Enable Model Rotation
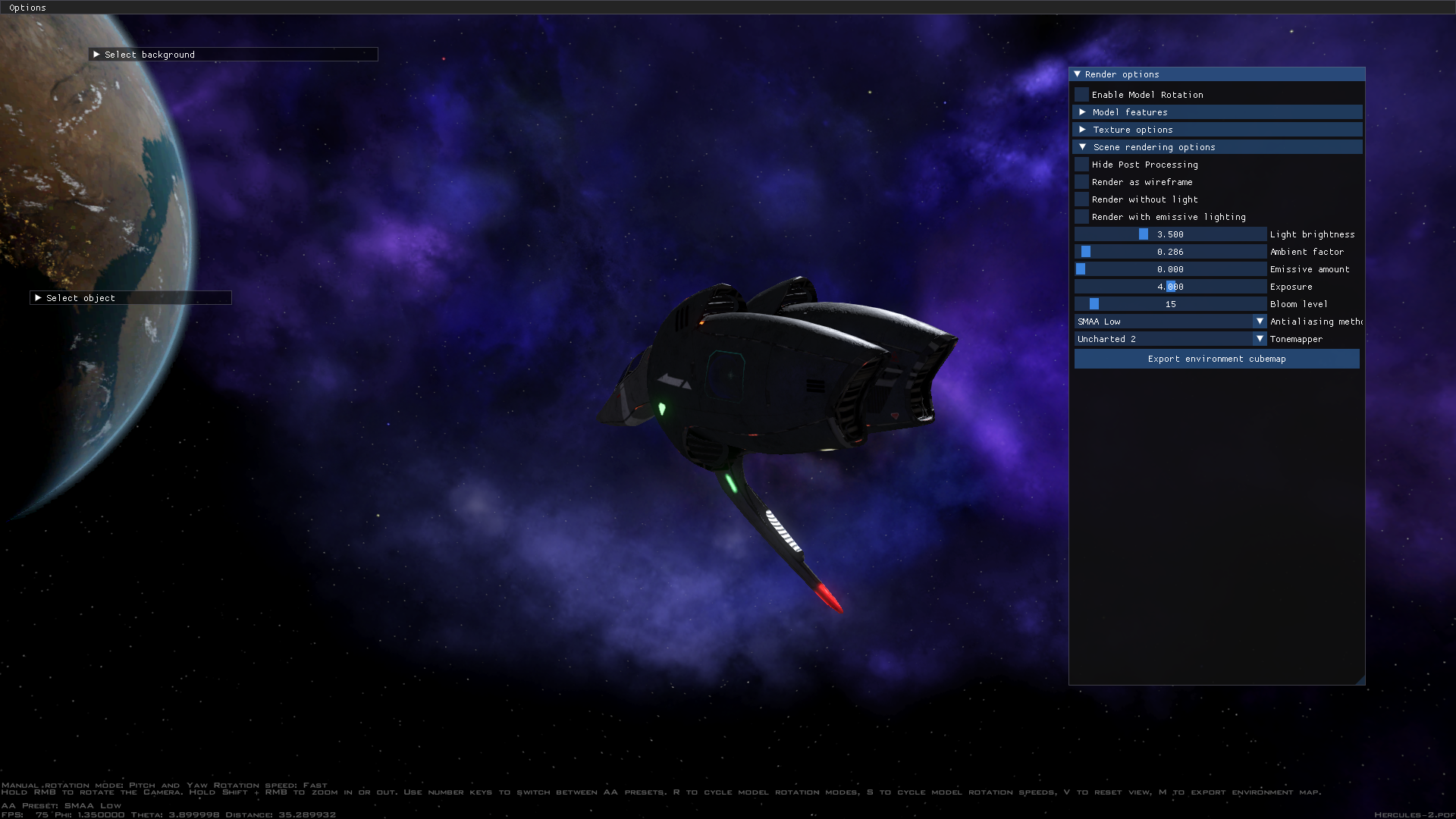 click(x=1081, y=94)
